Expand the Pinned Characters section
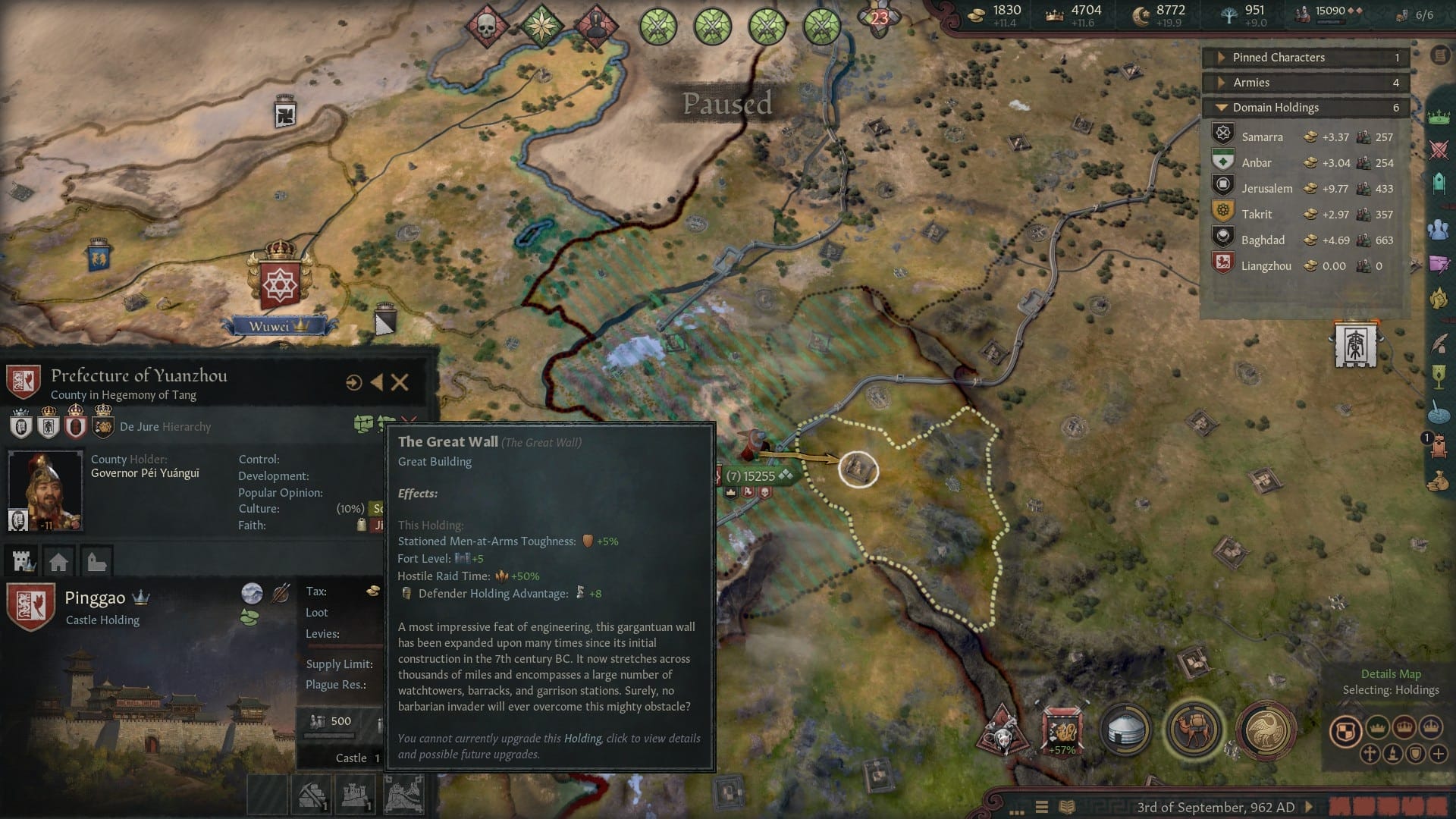 tap(1222, 57)
